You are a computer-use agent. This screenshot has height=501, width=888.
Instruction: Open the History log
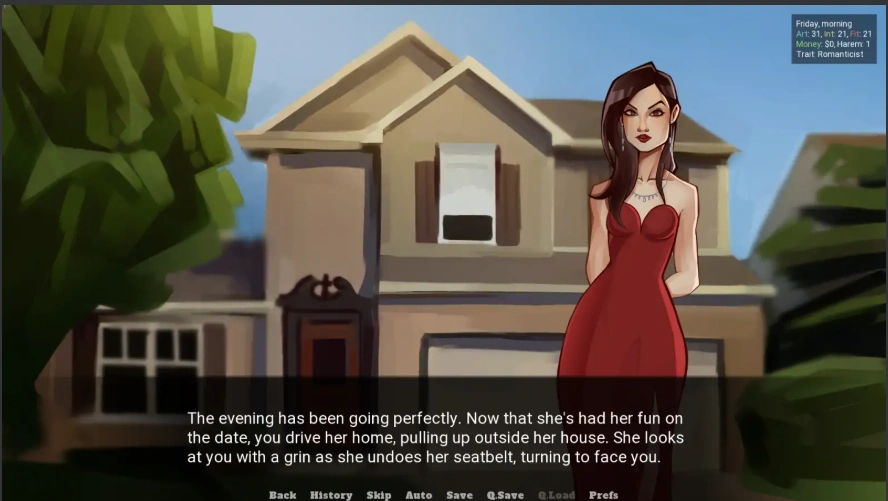[x=331, y=495]
